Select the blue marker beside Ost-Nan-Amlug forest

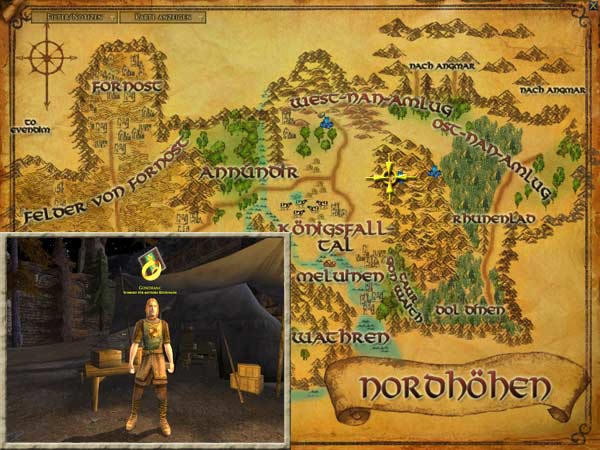(x=435, y=172)
